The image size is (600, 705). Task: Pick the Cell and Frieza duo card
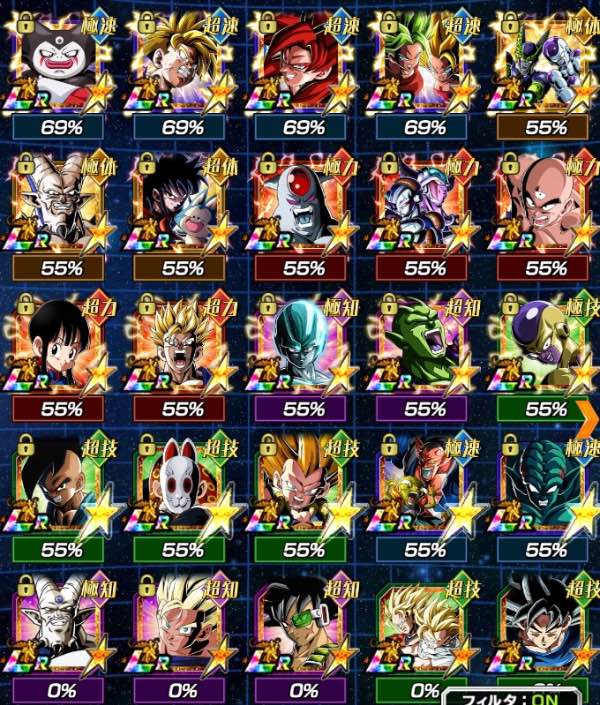pos(546,62)
